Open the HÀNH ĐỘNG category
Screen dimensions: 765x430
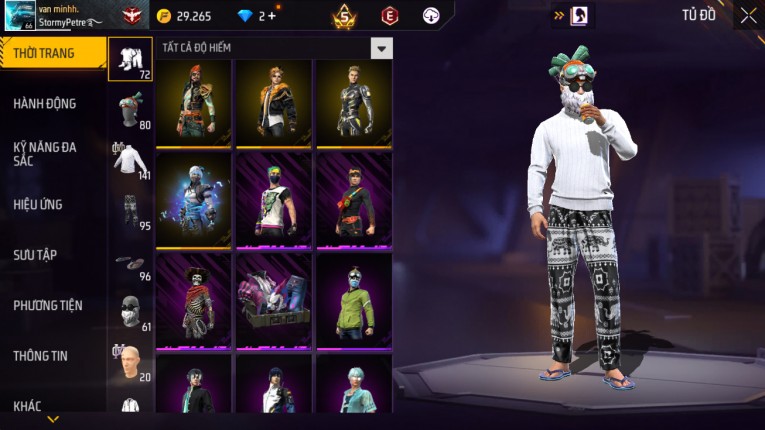point(45,103)
